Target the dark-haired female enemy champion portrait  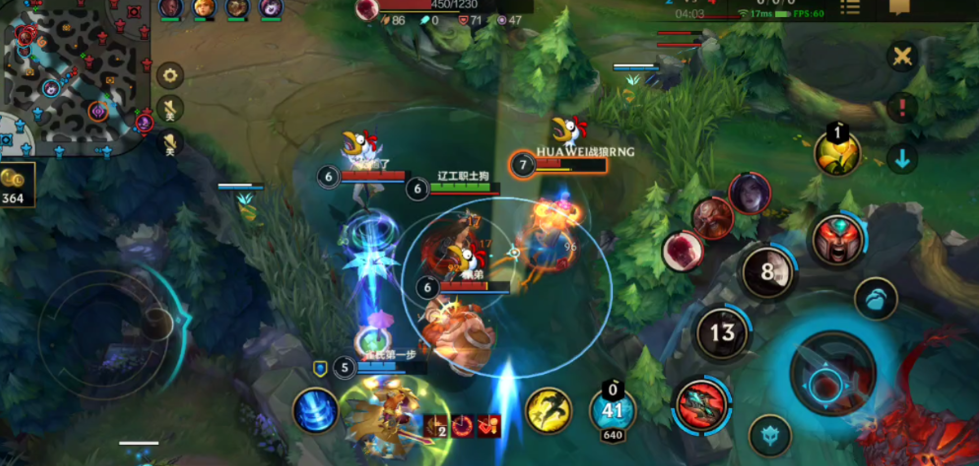(749, 193)
